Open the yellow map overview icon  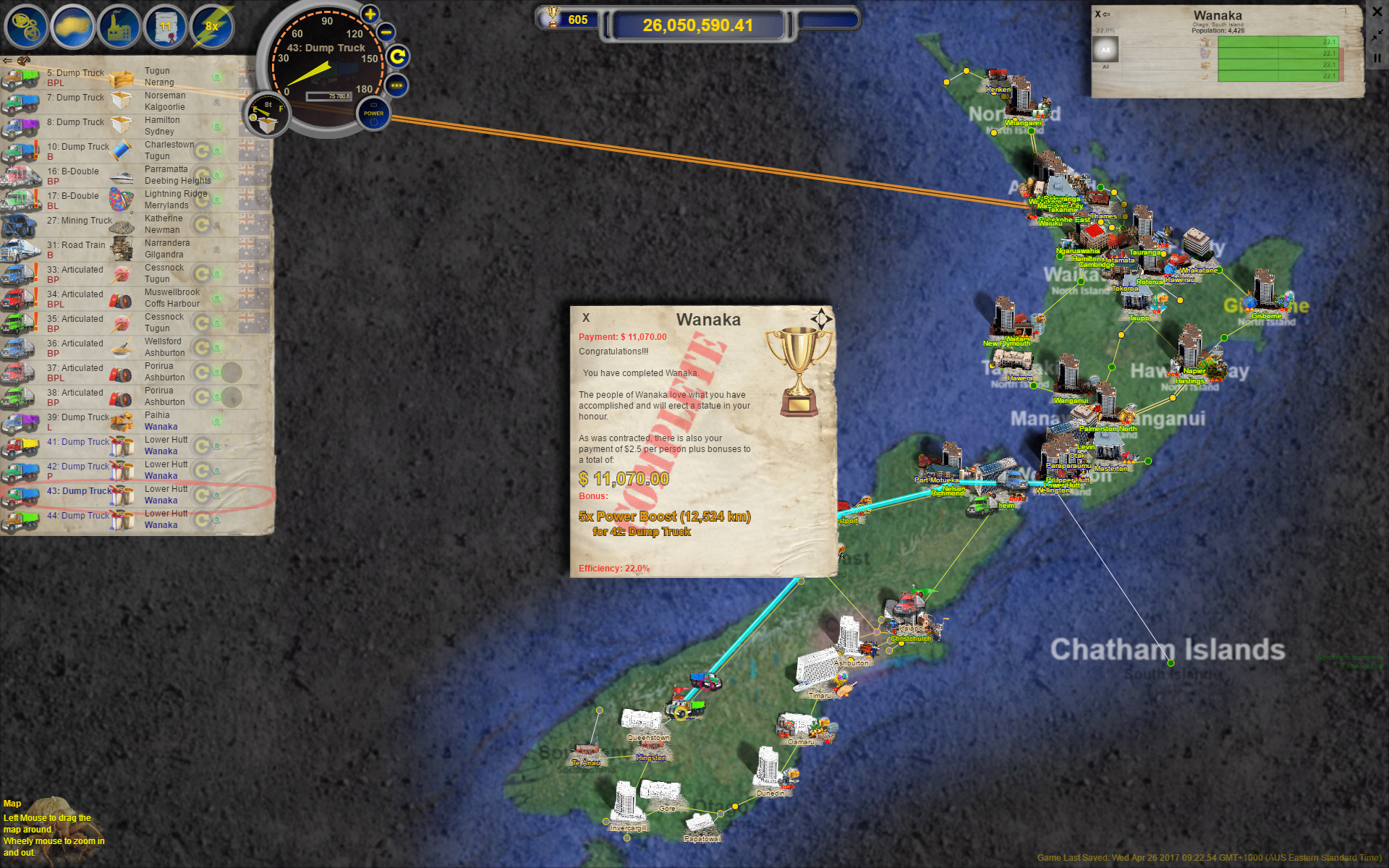[72, 27]
